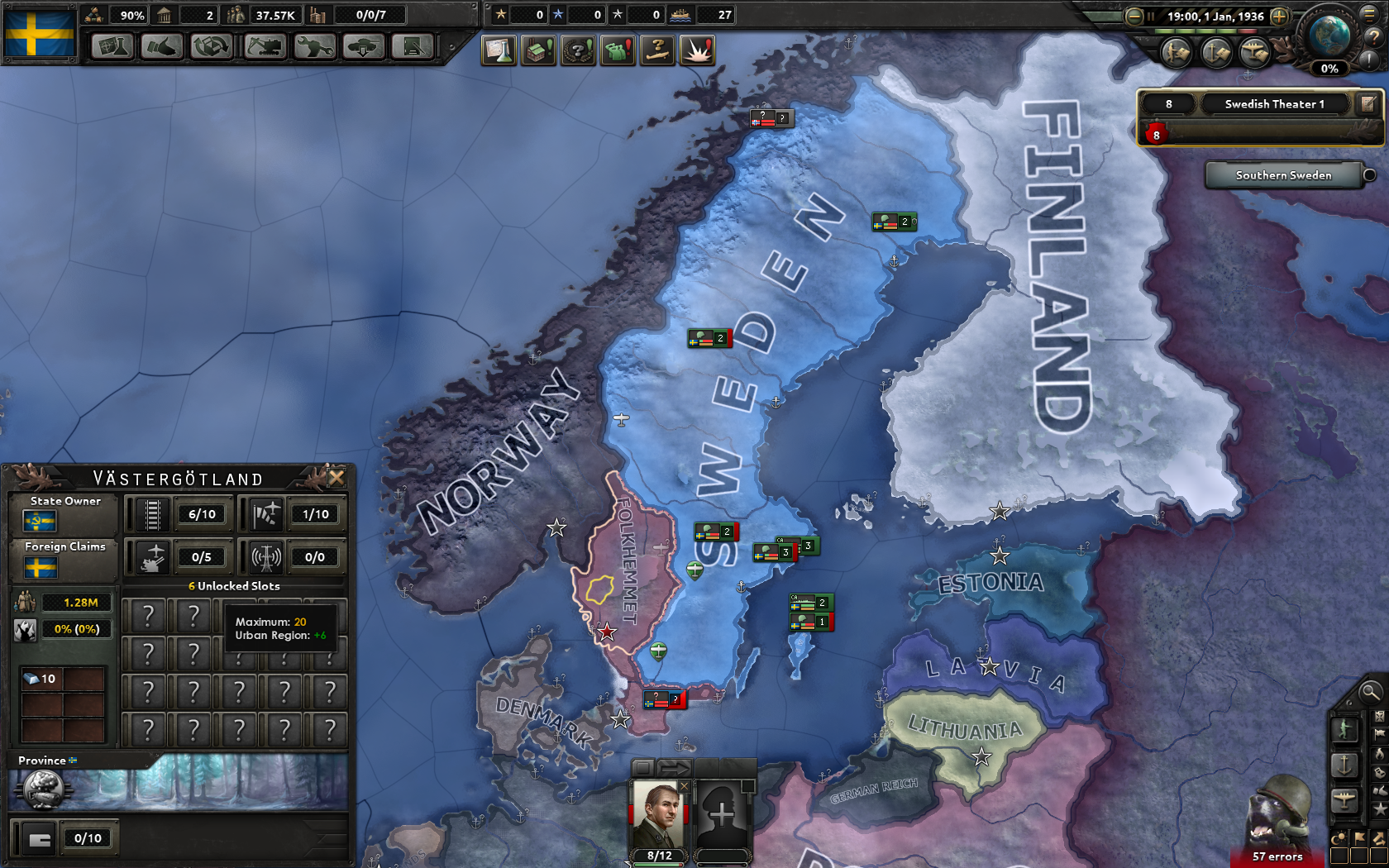Select the division portrait showing 8/12
This screenshot has height=868, width=1389.
click(x=656, y=814)
